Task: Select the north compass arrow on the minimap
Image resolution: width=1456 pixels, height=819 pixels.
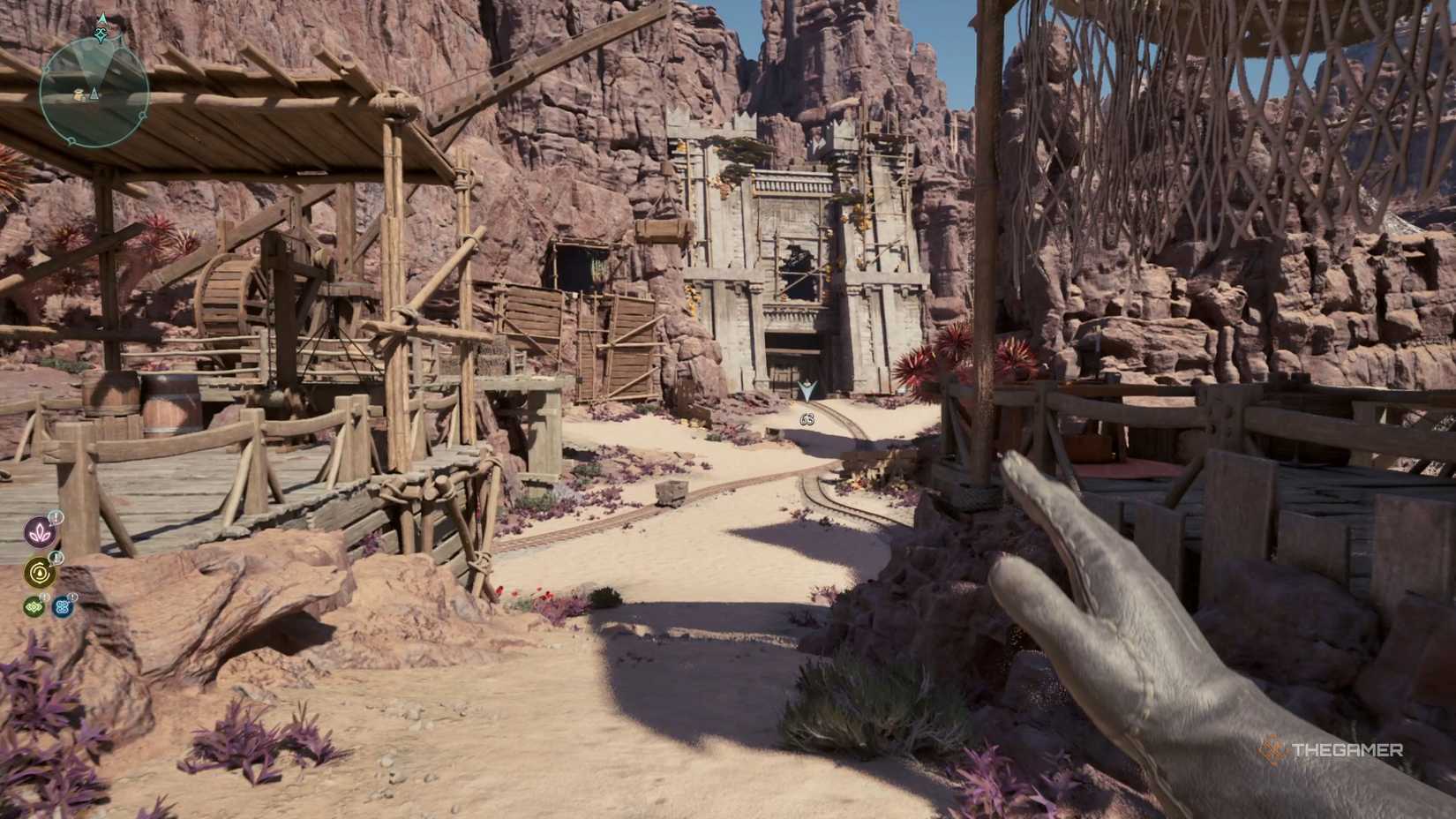Action: pyautogui.click(x=101, y=18)
